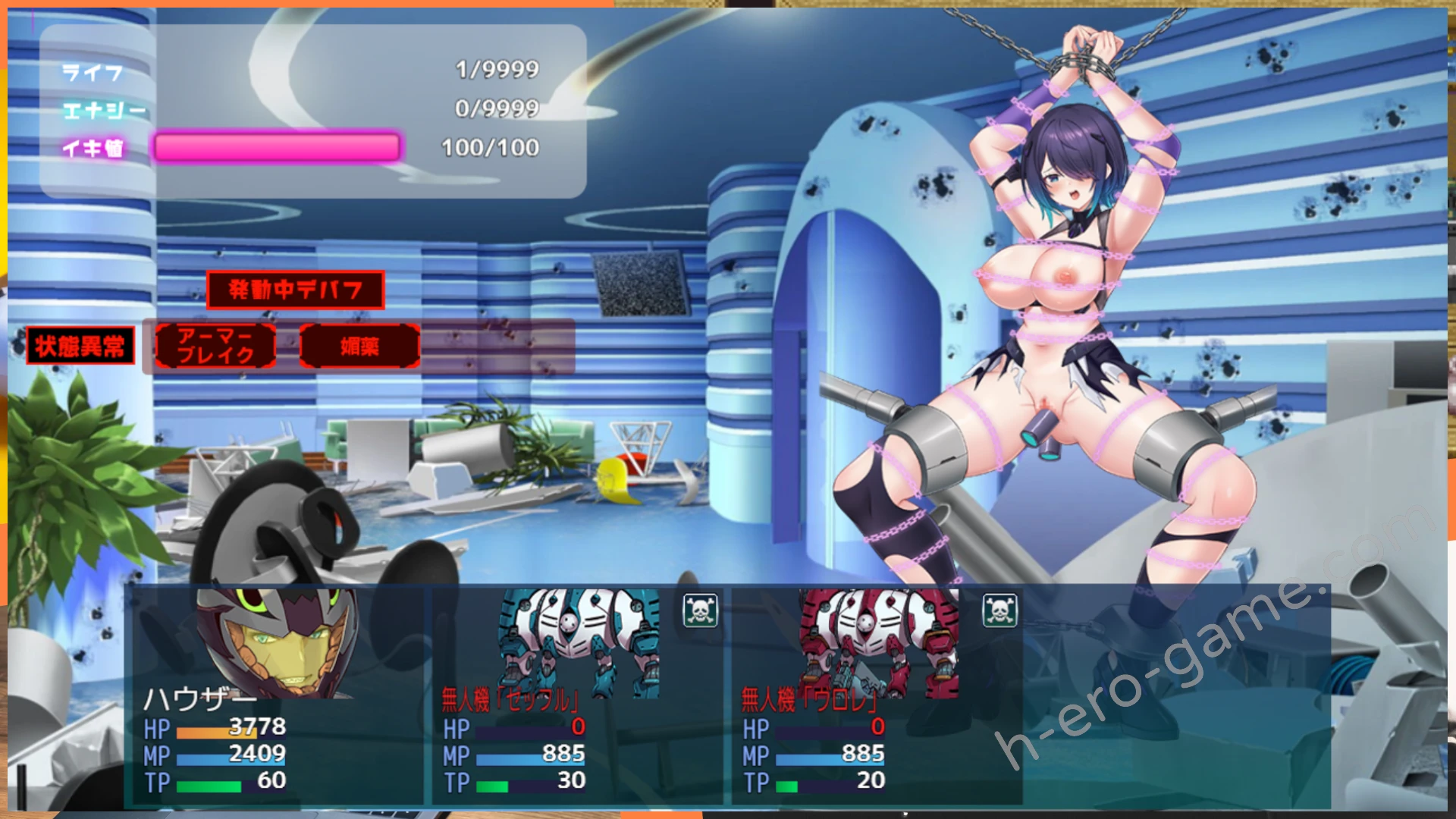Select the red 無人機 unit panel

click(x=876, y=696)
